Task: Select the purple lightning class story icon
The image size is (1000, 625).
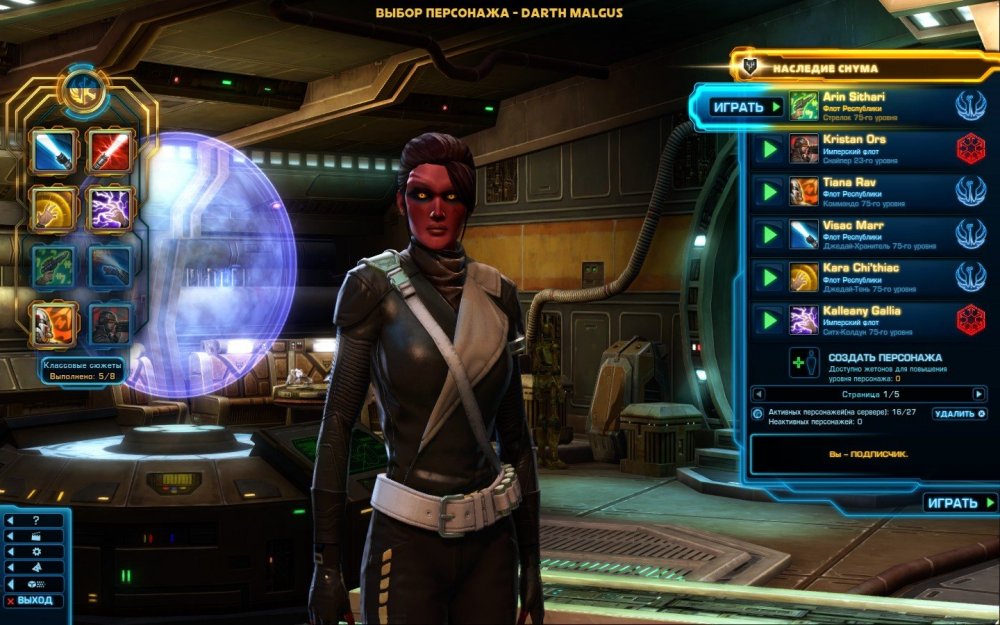Action: coord(110,208)
